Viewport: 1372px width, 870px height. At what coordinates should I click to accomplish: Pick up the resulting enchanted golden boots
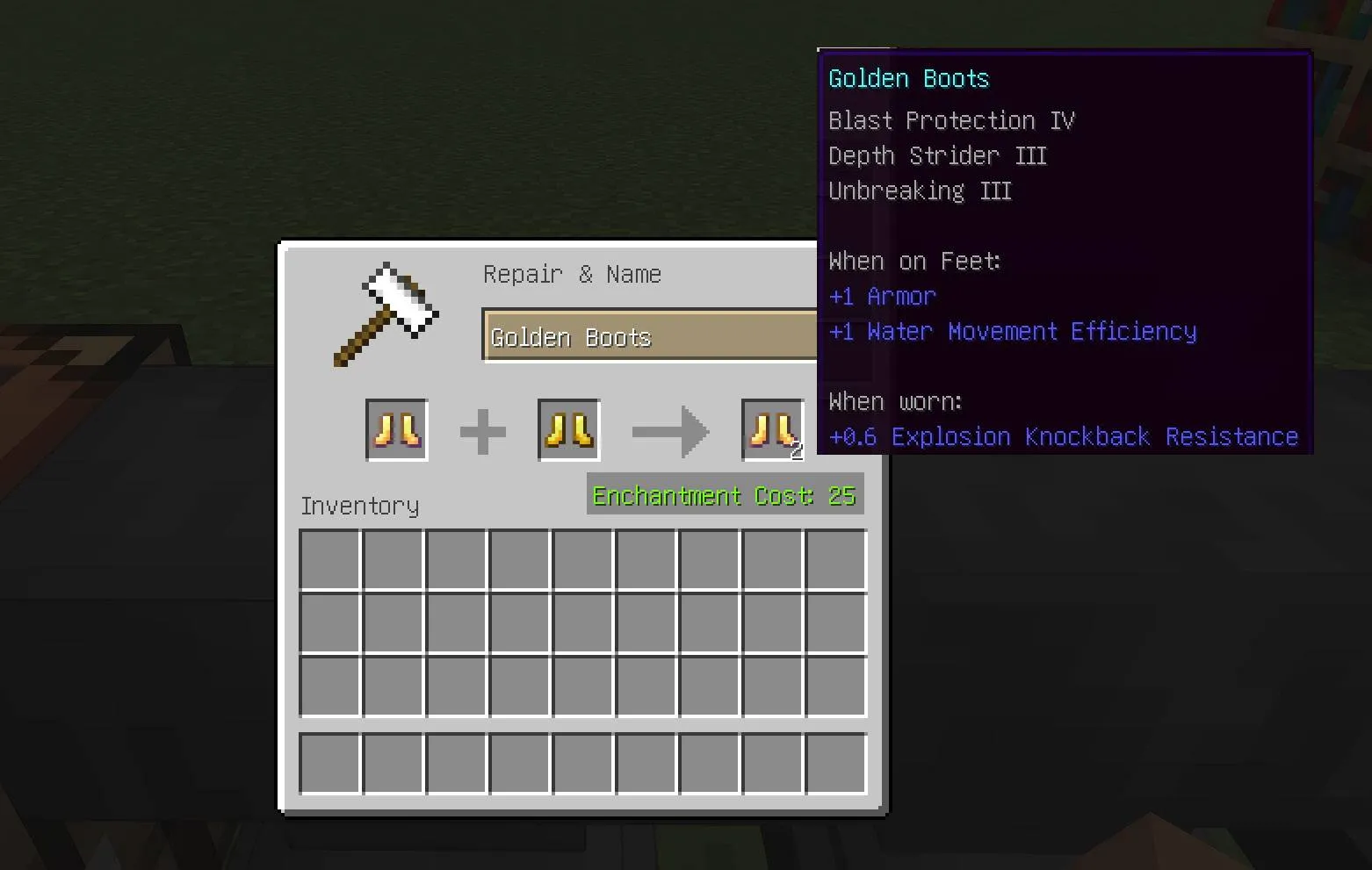click(x=771, y=430)
